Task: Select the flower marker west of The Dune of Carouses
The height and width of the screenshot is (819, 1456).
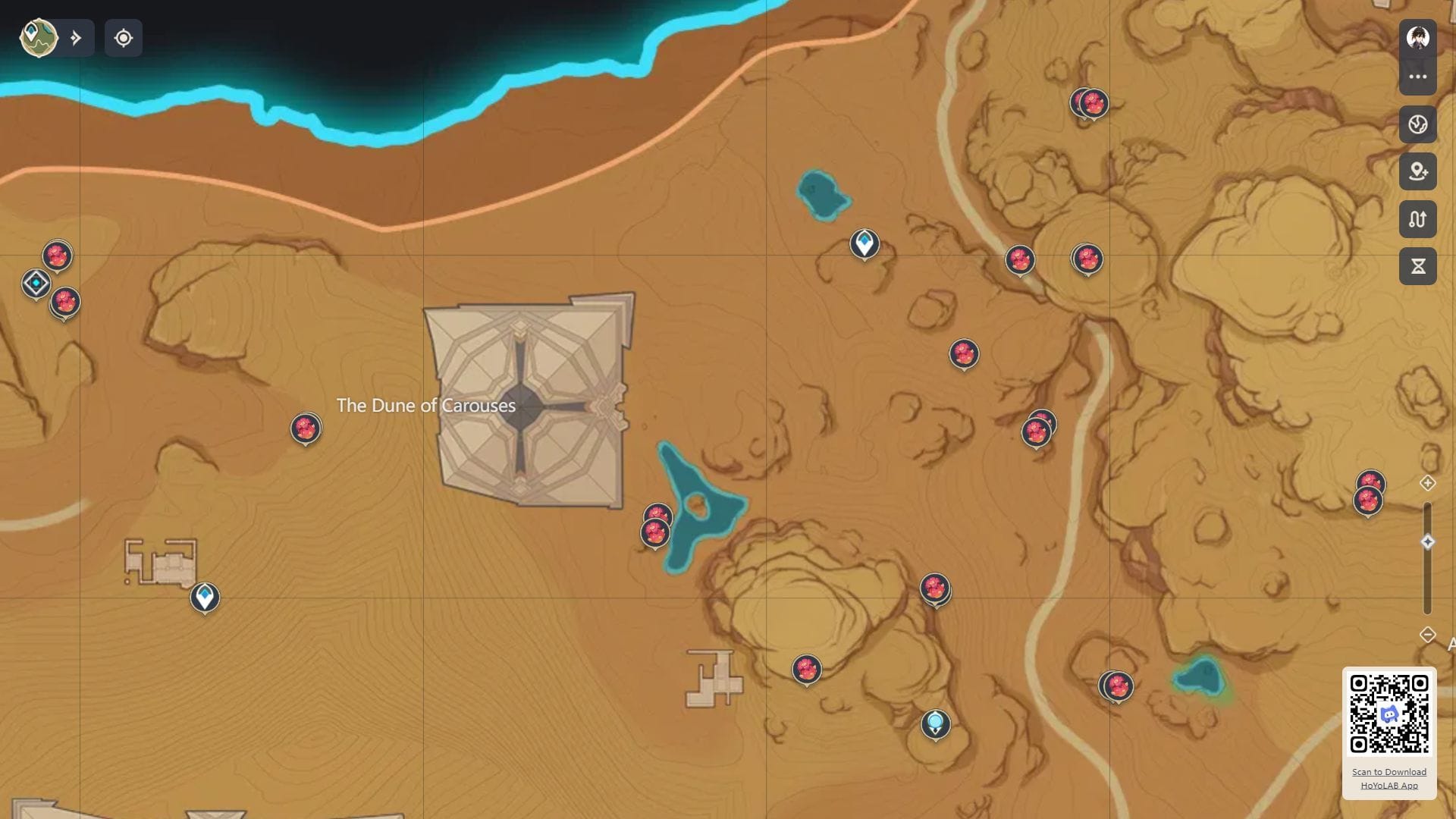Action: (306, 428)
